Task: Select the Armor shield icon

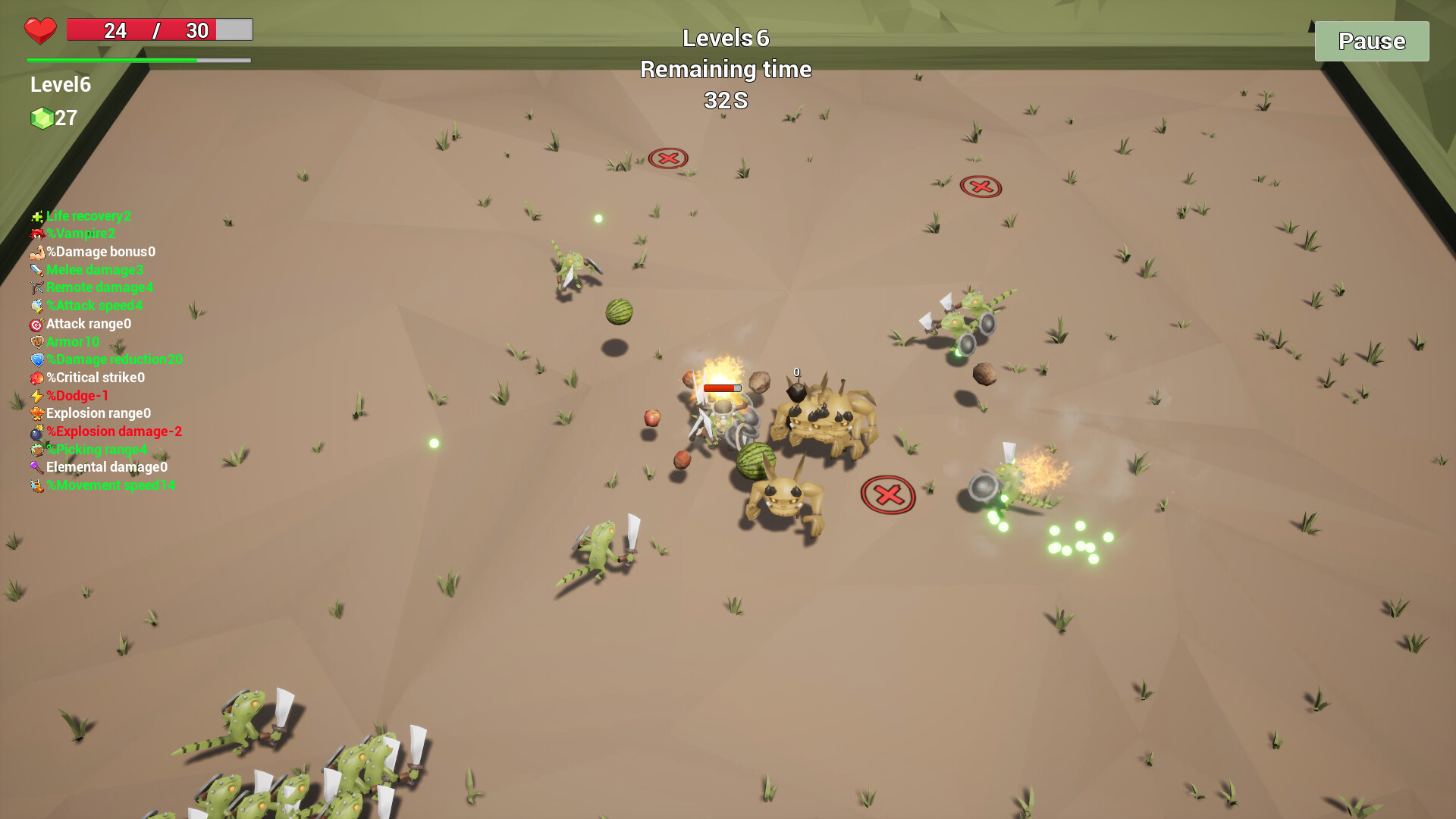Action: point(36,342)
